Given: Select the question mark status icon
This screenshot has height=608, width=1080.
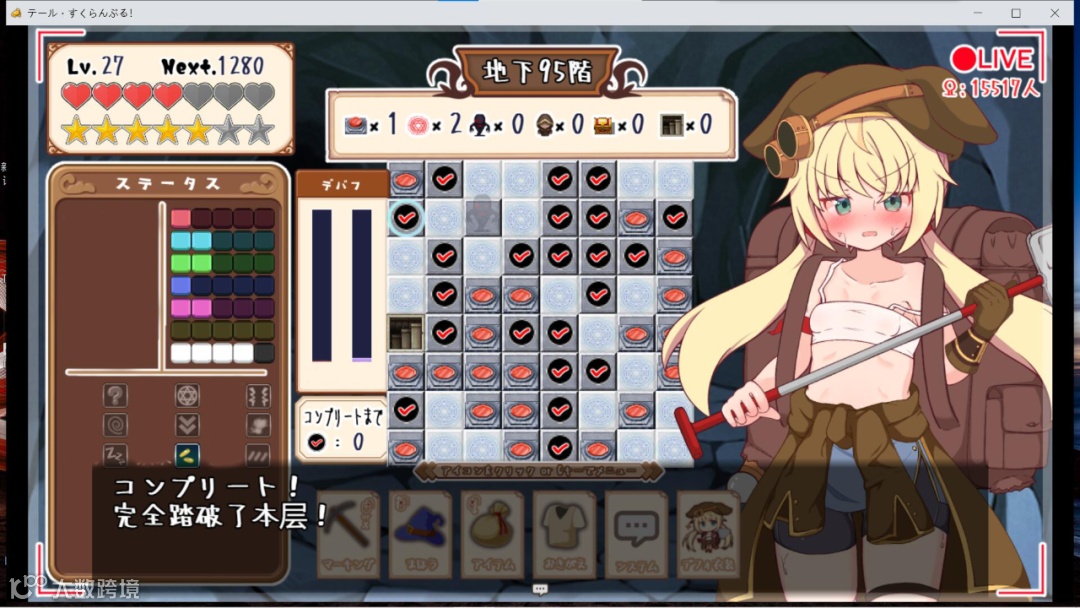Looking at the screenshot, I should coord(116,395).
